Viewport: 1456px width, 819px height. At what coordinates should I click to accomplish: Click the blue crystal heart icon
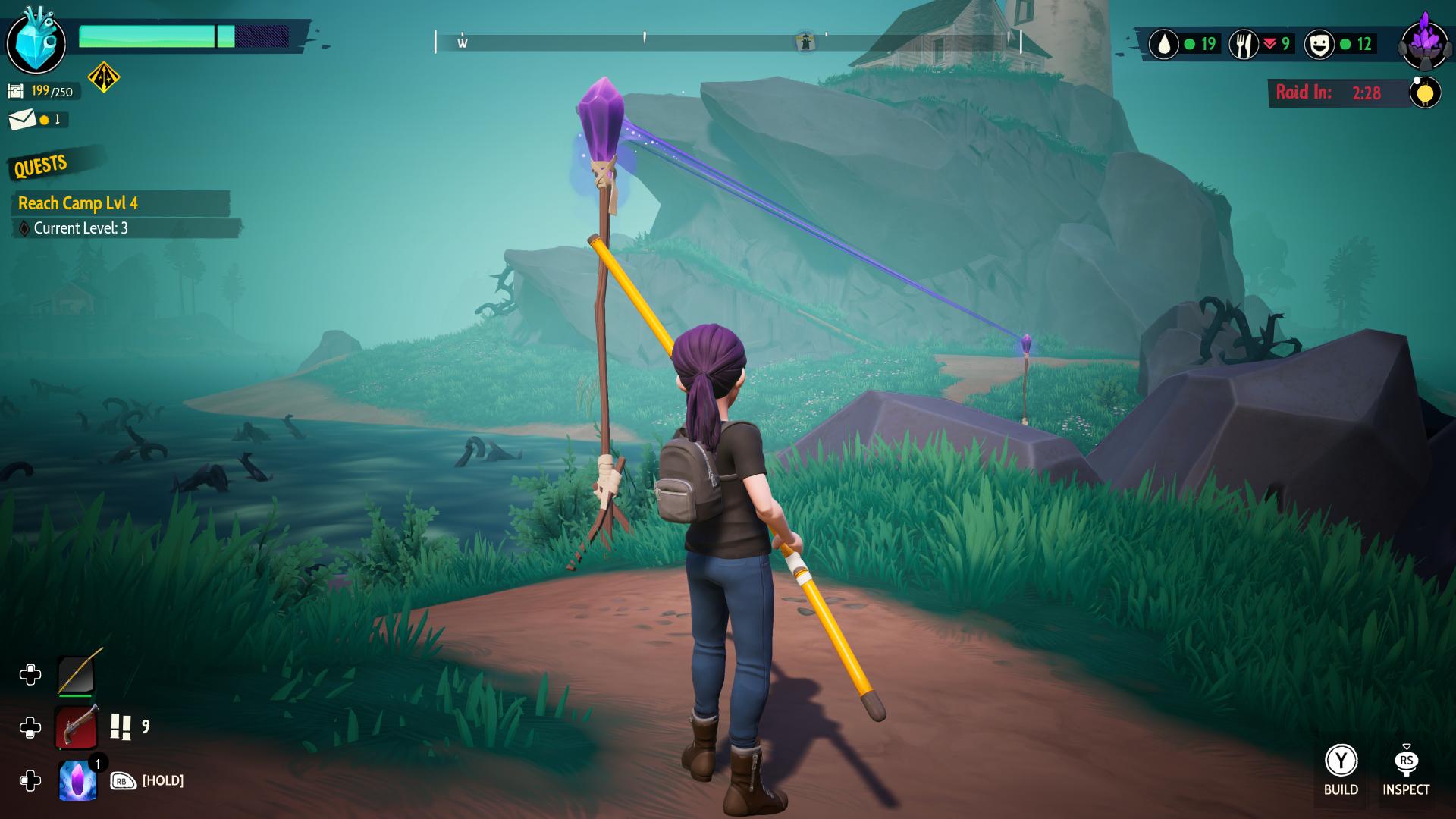click(x=36, y=42)
